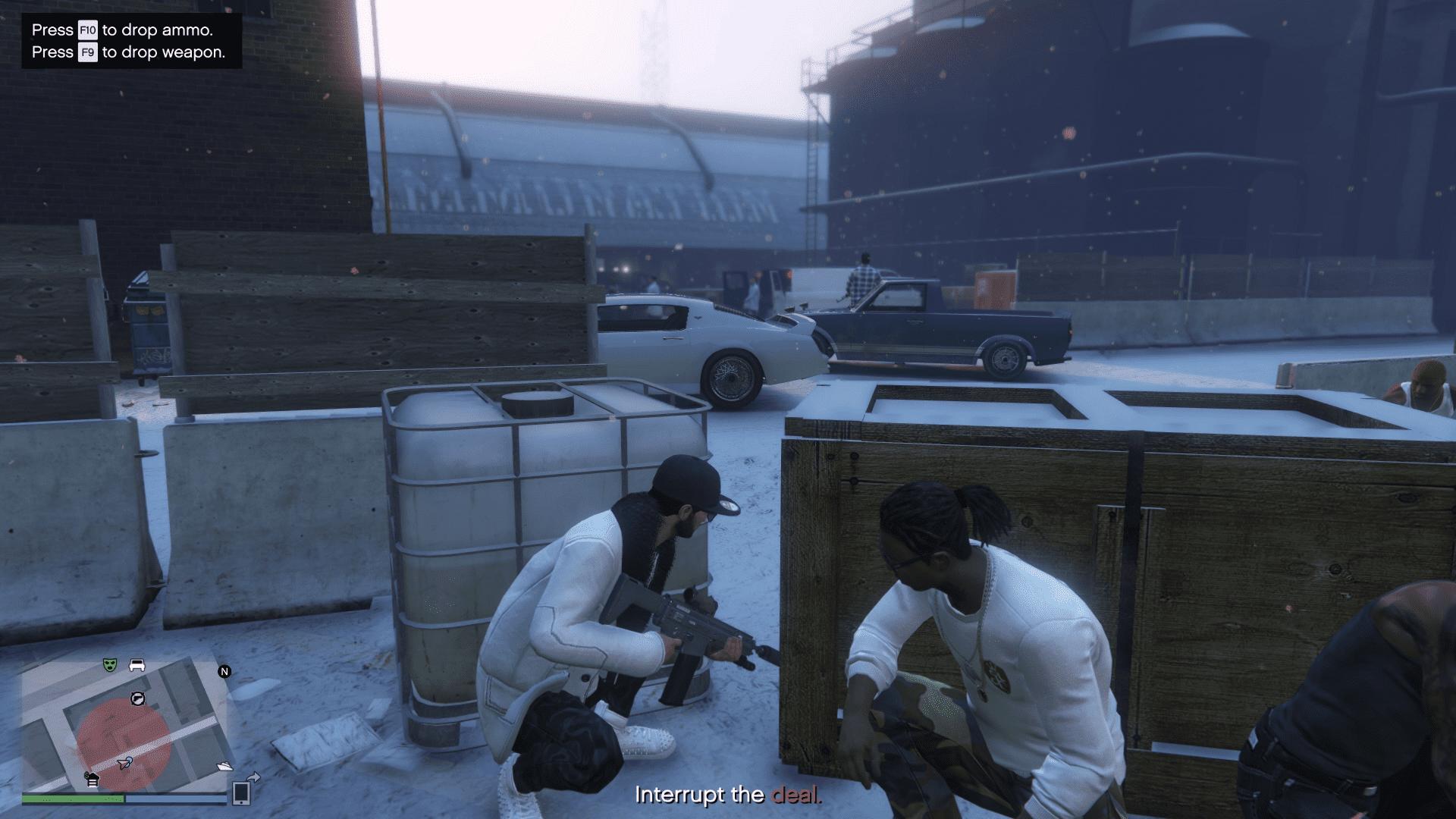Select the garage blip with the dollar sign
The image size is (1456, 819).
(92, 778)
